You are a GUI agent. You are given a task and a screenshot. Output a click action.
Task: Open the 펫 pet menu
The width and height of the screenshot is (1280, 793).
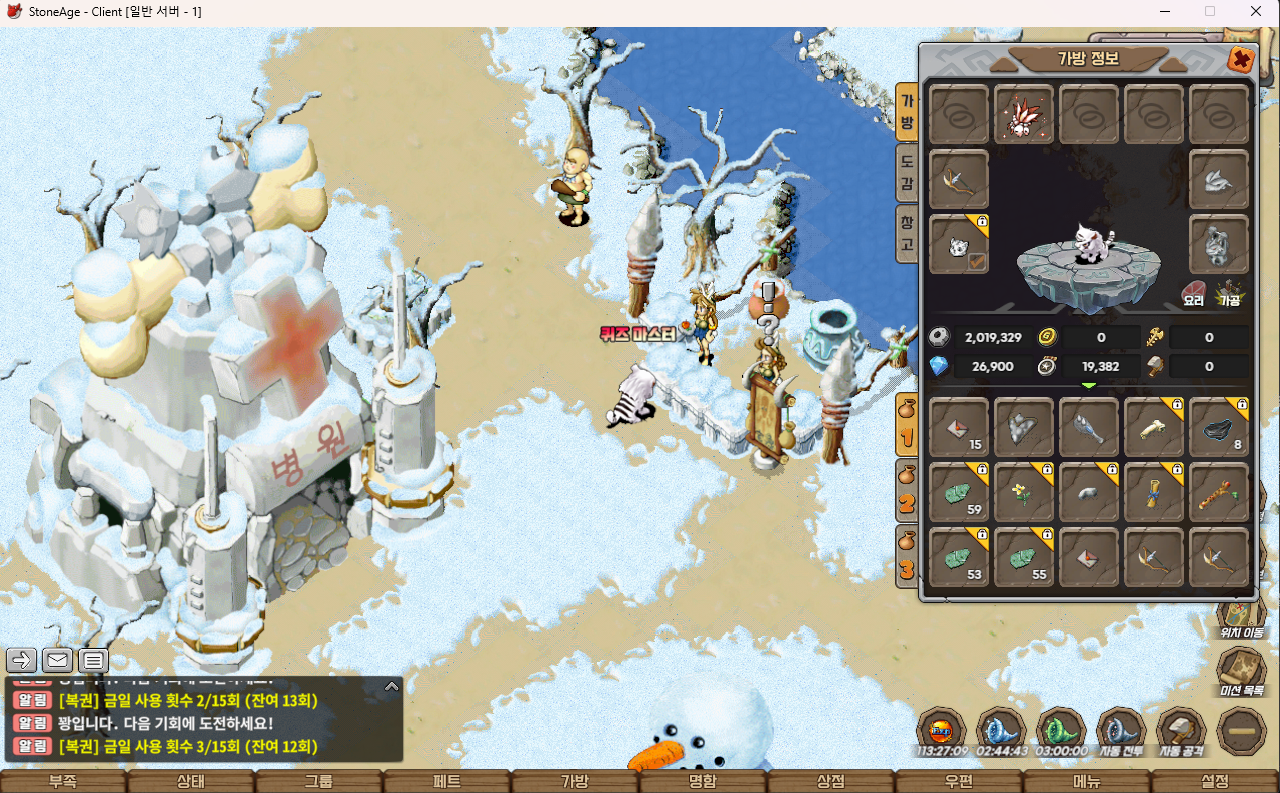pyautogui.click(x=446, y=781)
